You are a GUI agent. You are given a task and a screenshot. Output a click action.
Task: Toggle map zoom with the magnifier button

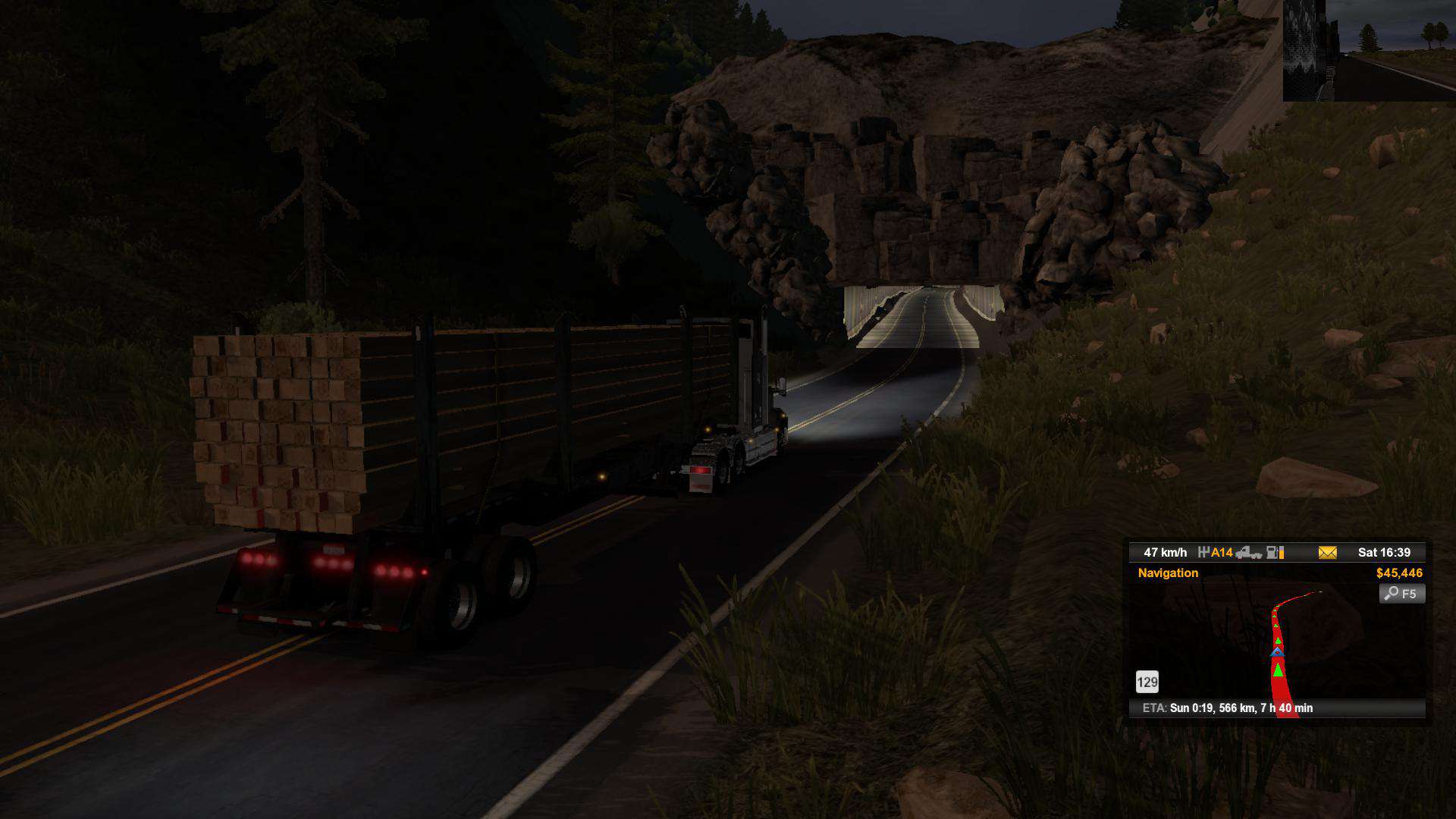coord(1401,594)
